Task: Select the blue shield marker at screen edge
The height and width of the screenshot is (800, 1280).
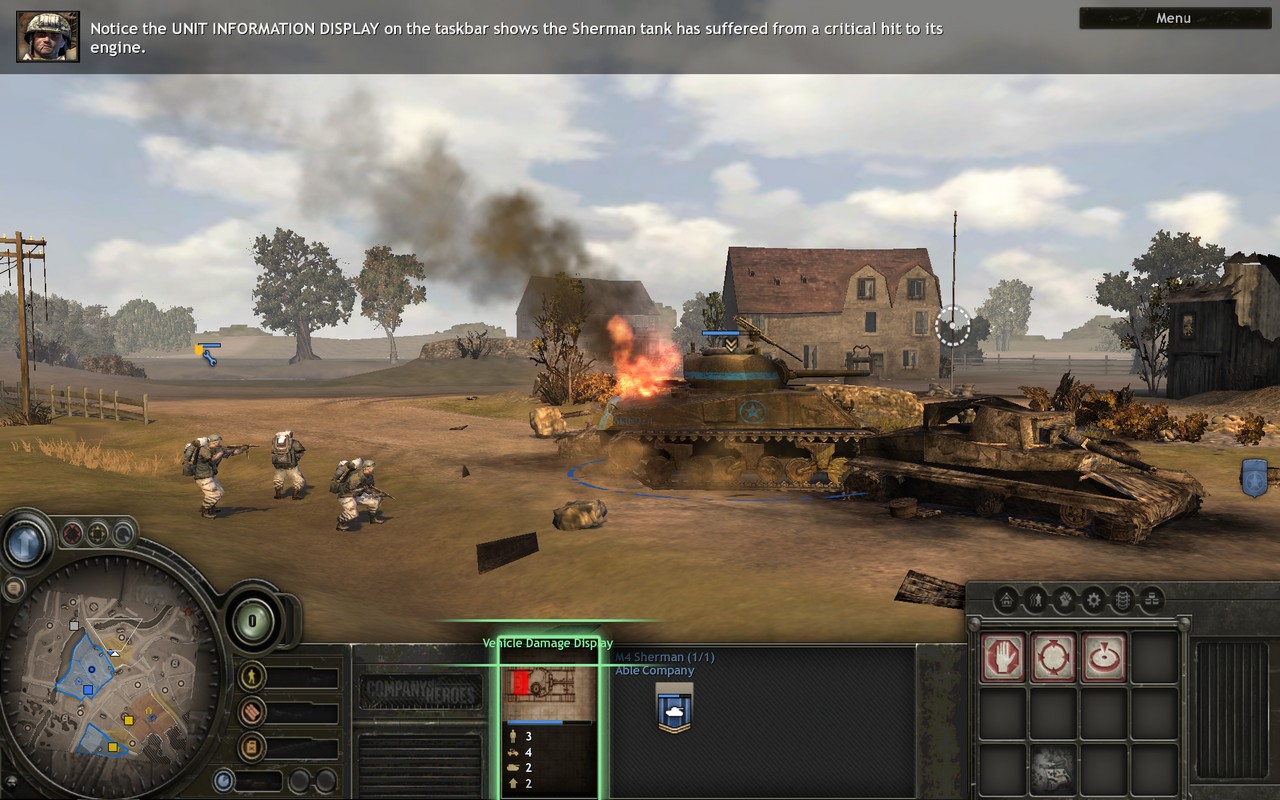Action: pos(1254,477)
